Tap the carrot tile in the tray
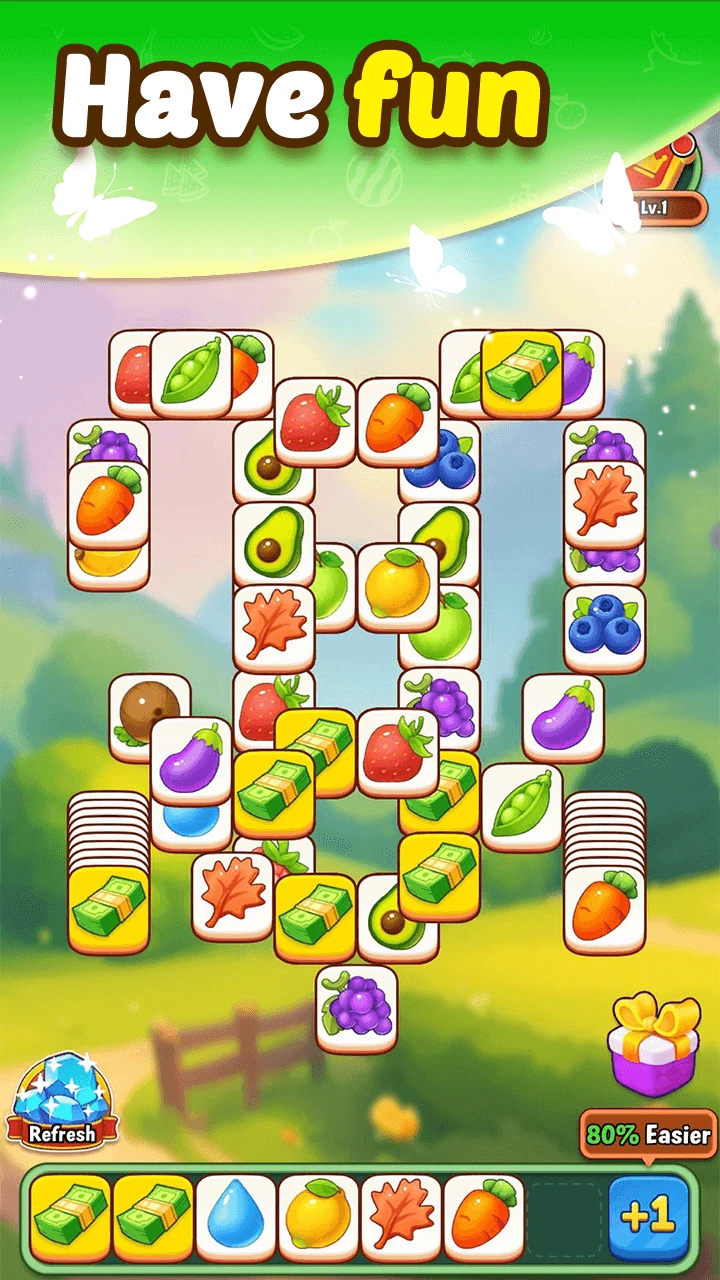Screen dimensions: 720x1280 pyautogui.click(x=484, y=1218)
